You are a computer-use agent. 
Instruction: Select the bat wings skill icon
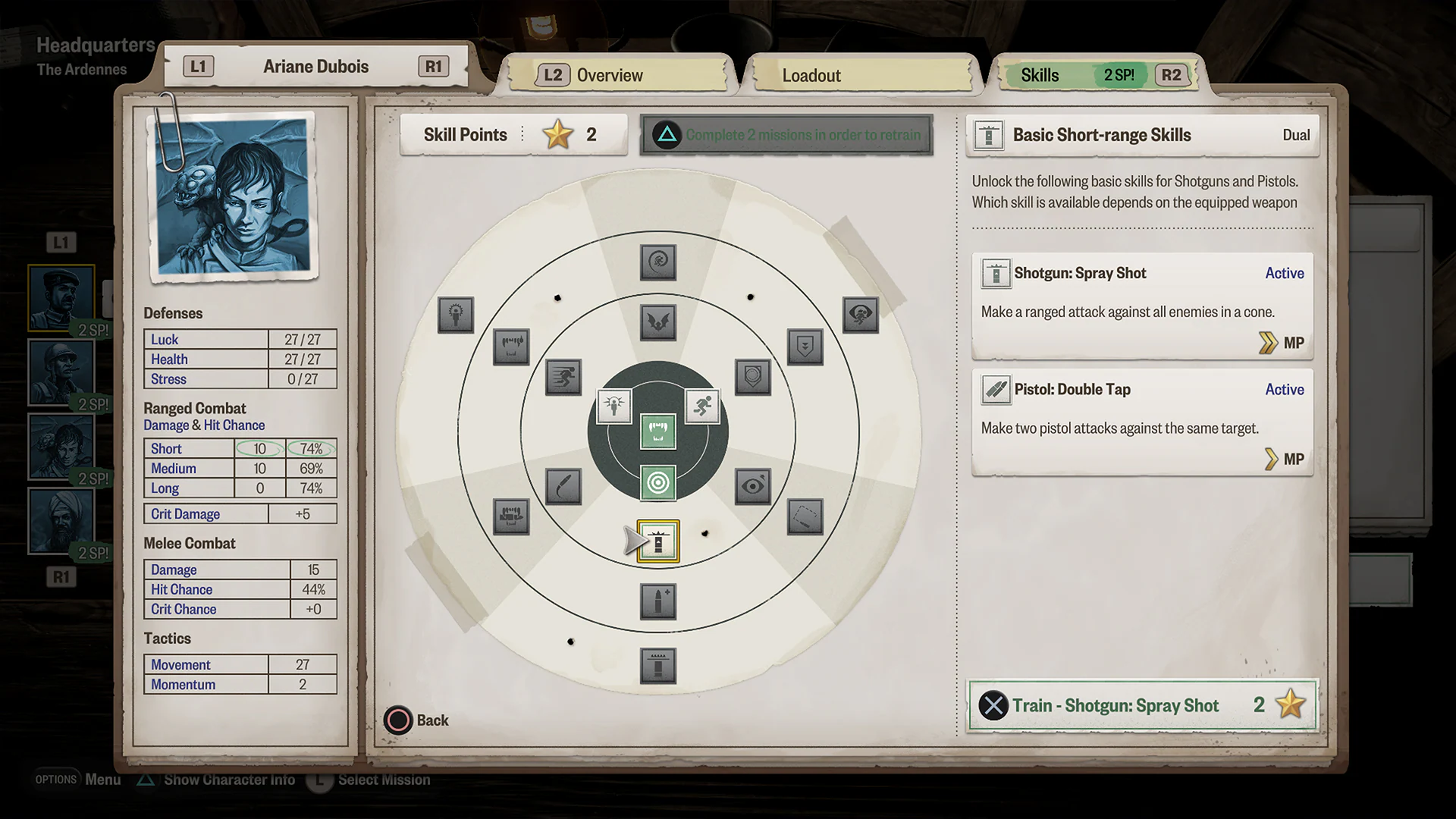click(657, 322)
